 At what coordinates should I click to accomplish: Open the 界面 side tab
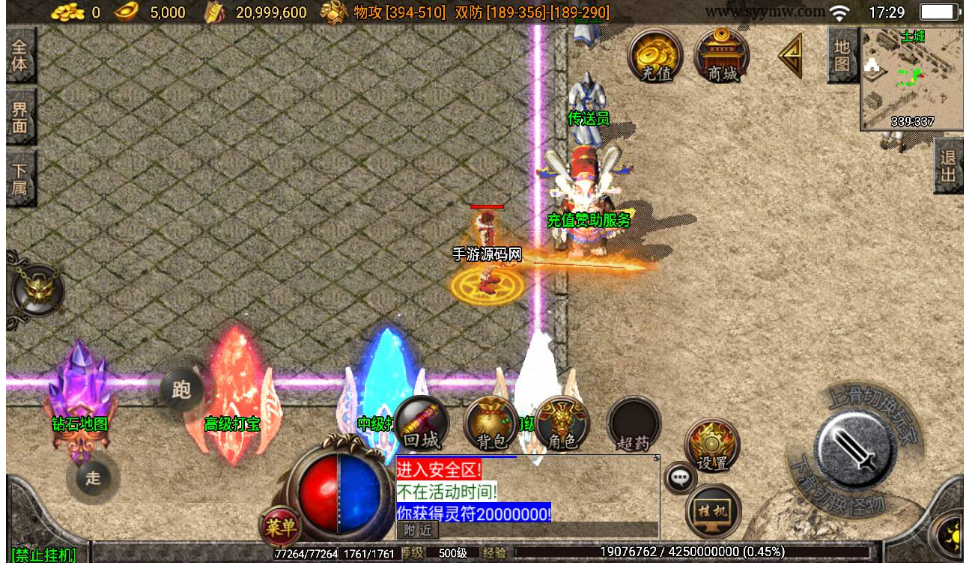click(x=20, y=118)
